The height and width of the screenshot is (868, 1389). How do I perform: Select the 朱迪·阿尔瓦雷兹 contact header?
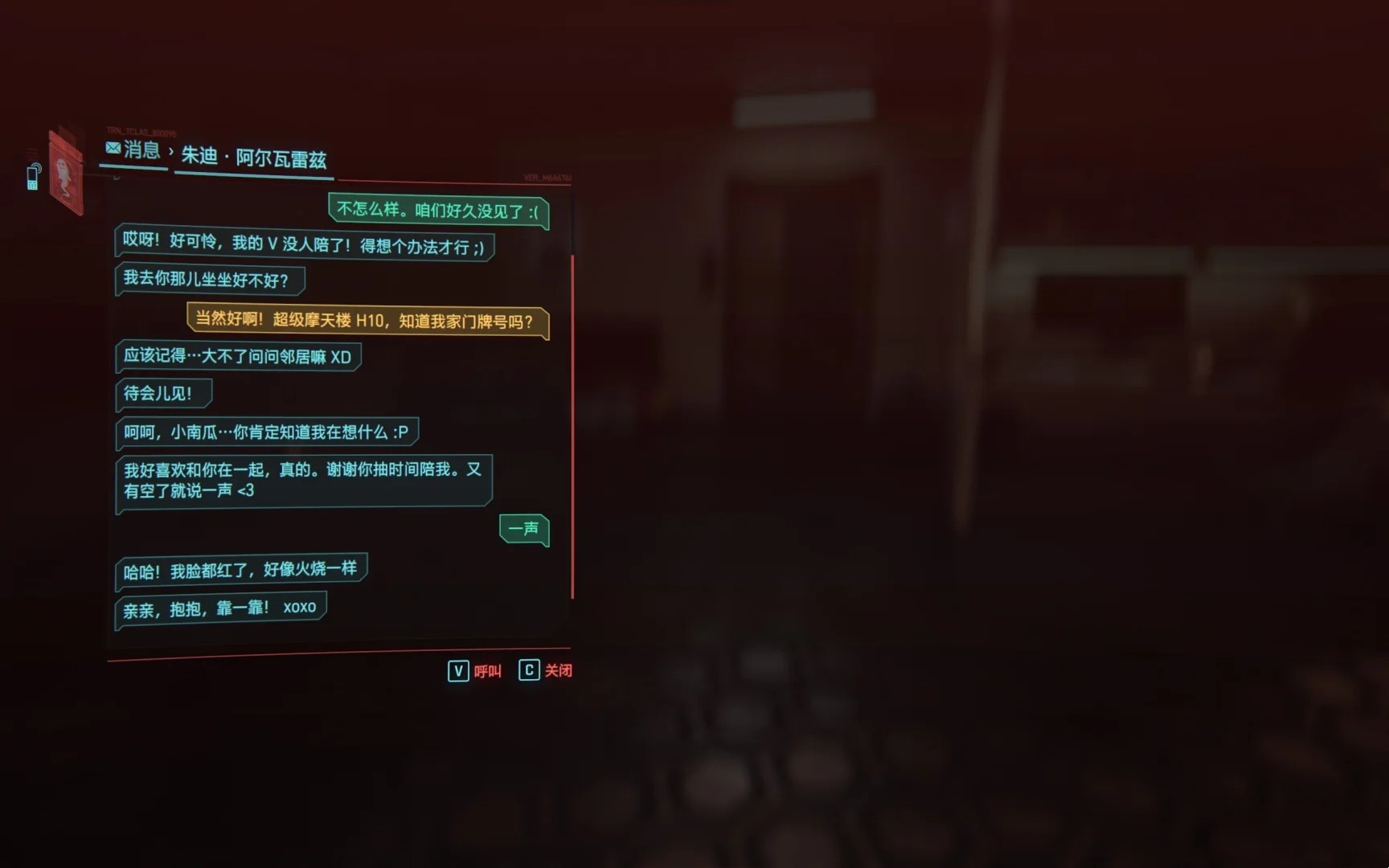point(253,157)
